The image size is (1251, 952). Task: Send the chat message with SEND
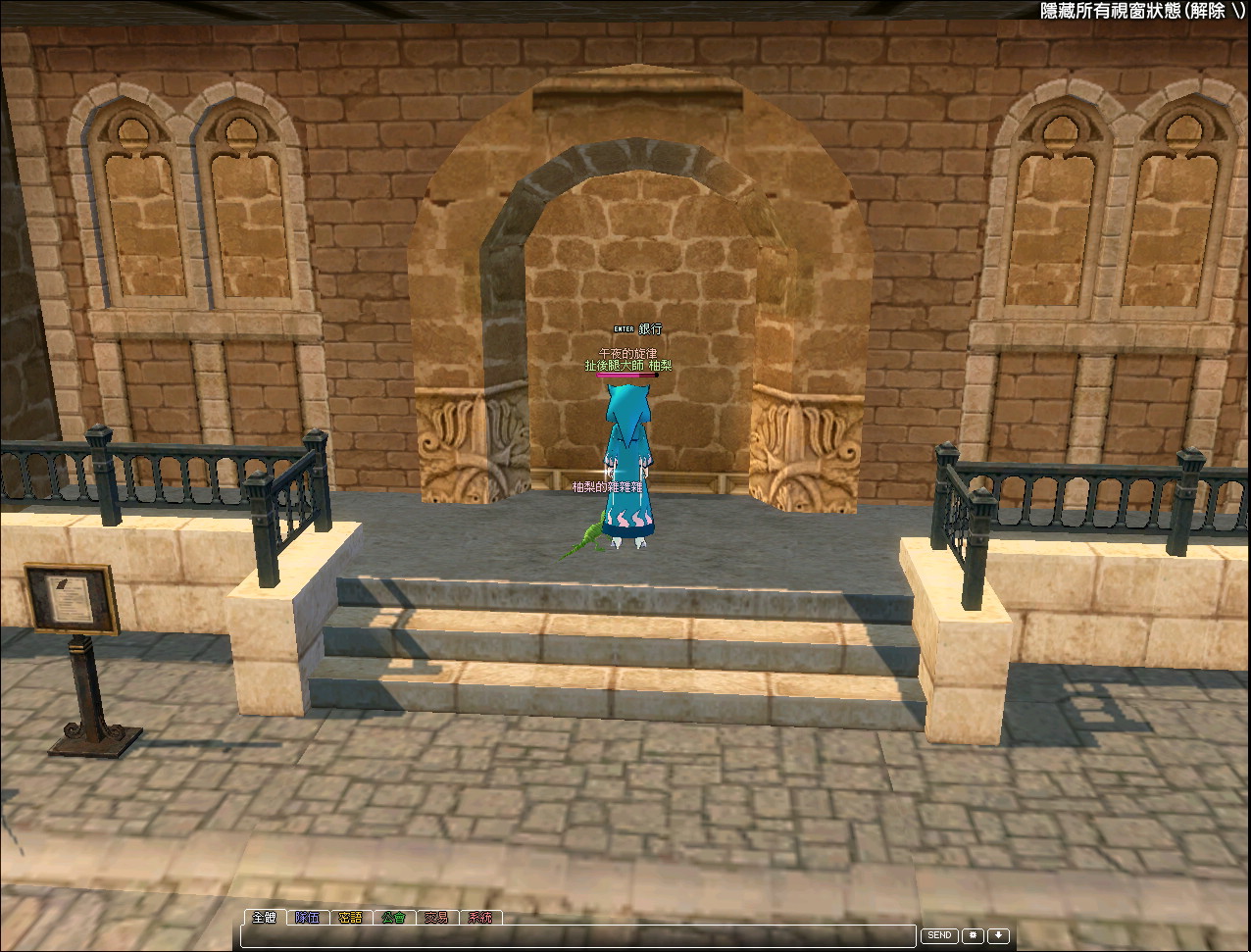click(x=939, y=936)
